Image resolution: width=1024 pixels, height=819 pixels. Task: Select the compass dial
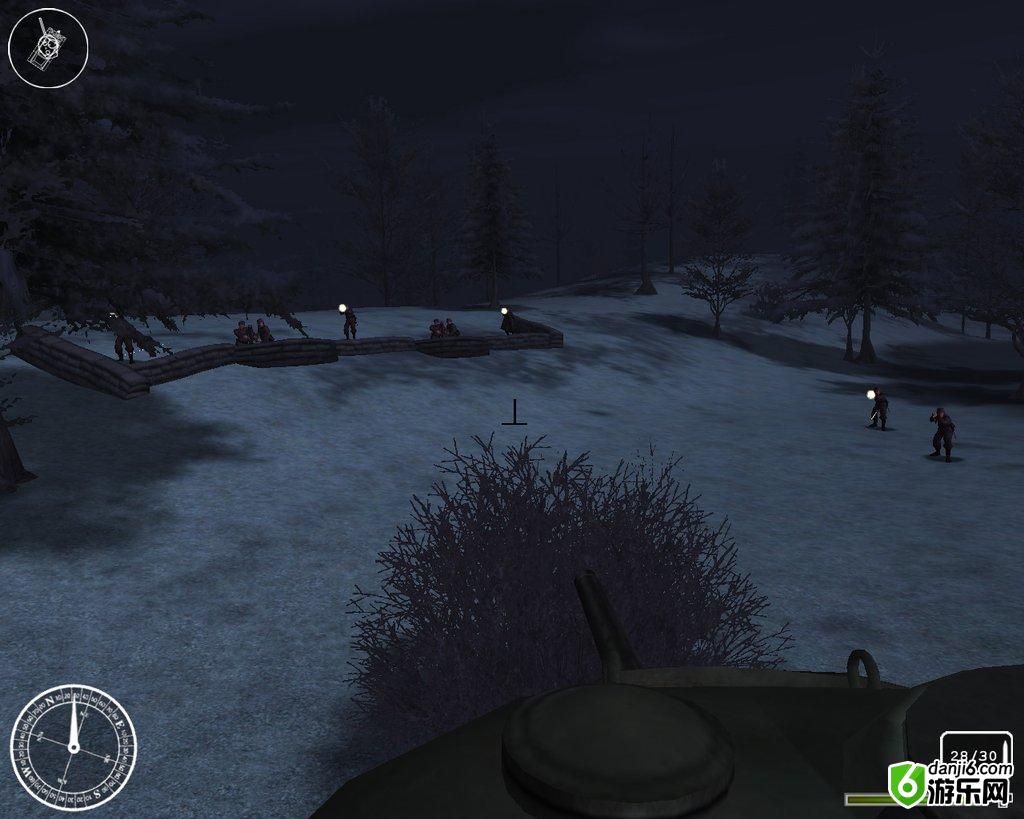(x=73, y=747)
